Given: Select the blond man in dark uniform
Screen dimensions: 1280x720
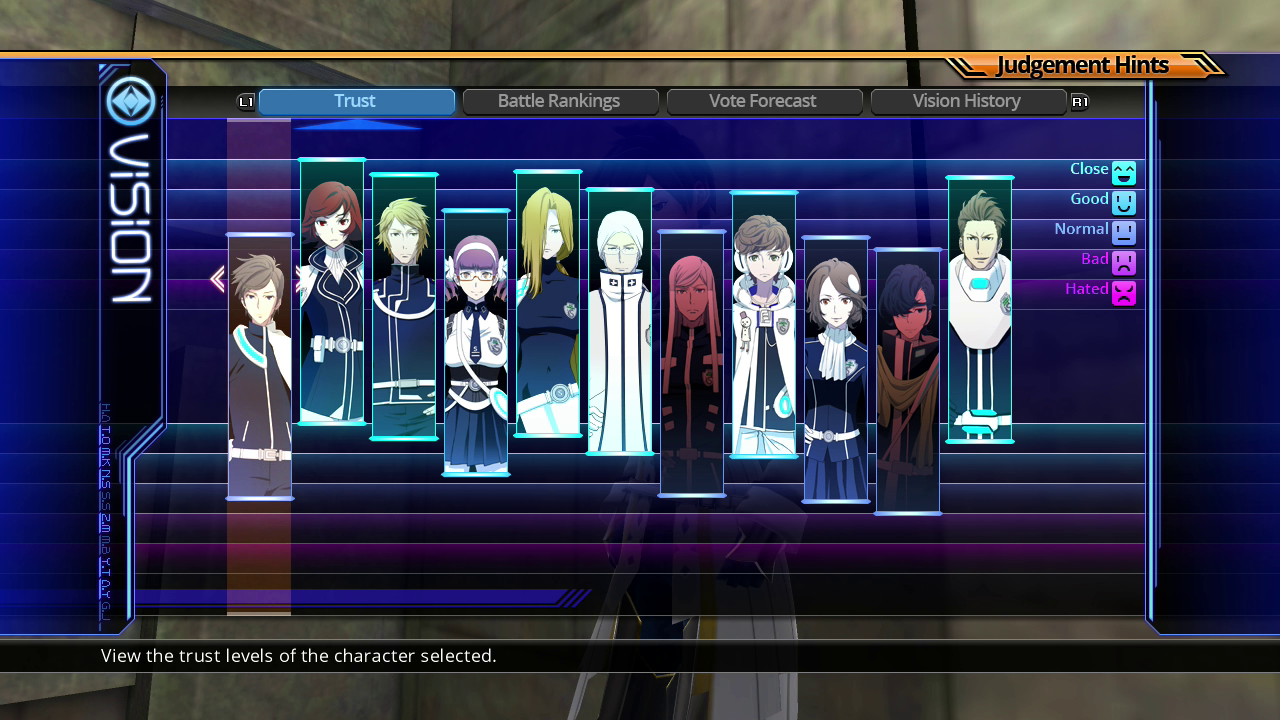Looking at the screenshot, I should 404,306.
